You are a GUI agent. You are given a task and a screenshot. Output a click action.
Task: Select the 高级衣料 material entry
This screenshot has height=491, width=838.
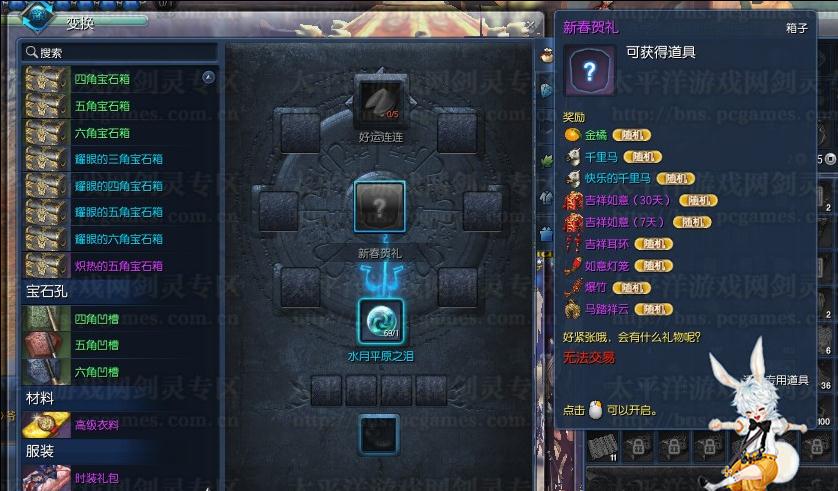tap(96, 425)
